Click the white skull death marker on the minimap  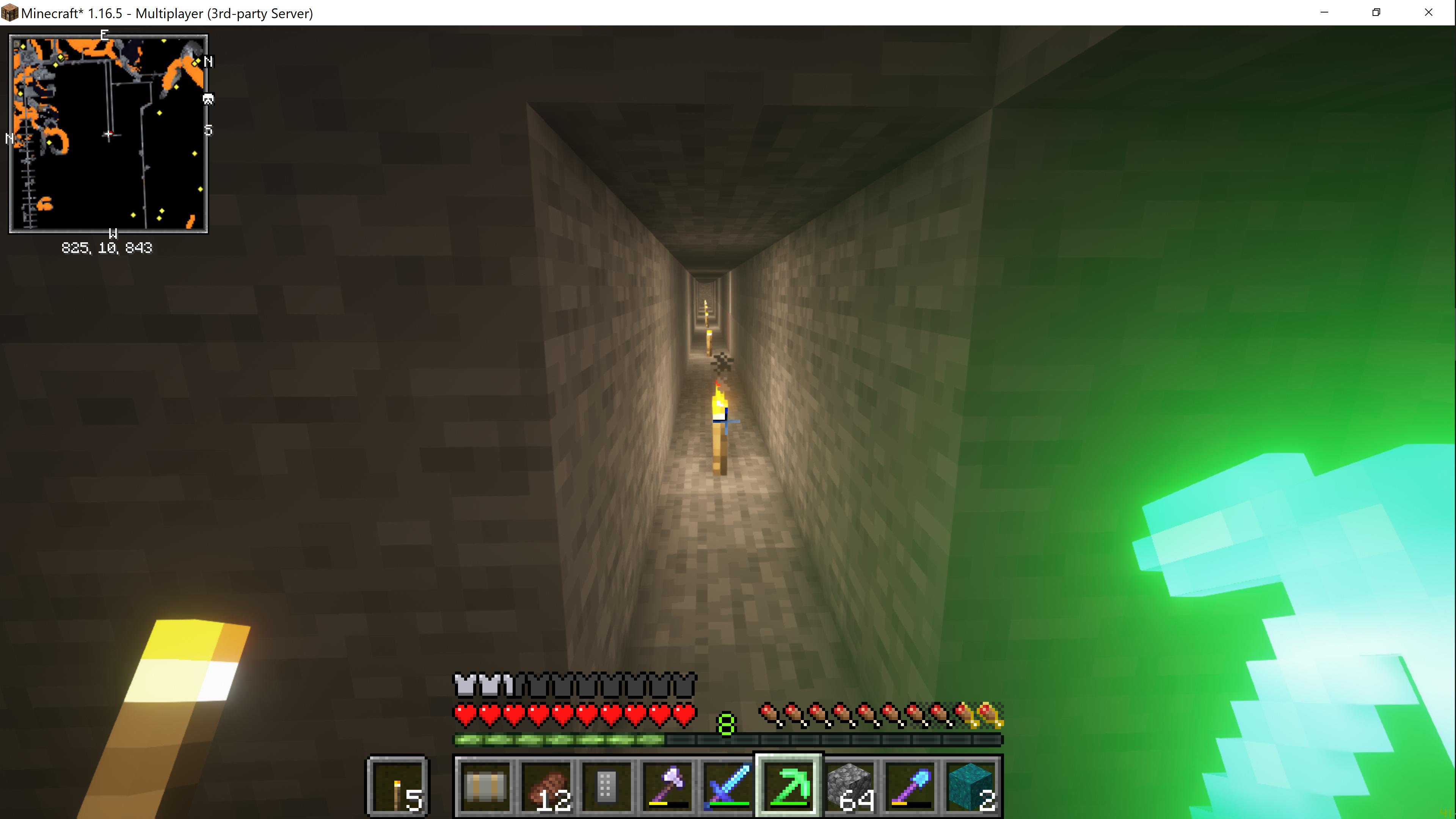208,99
